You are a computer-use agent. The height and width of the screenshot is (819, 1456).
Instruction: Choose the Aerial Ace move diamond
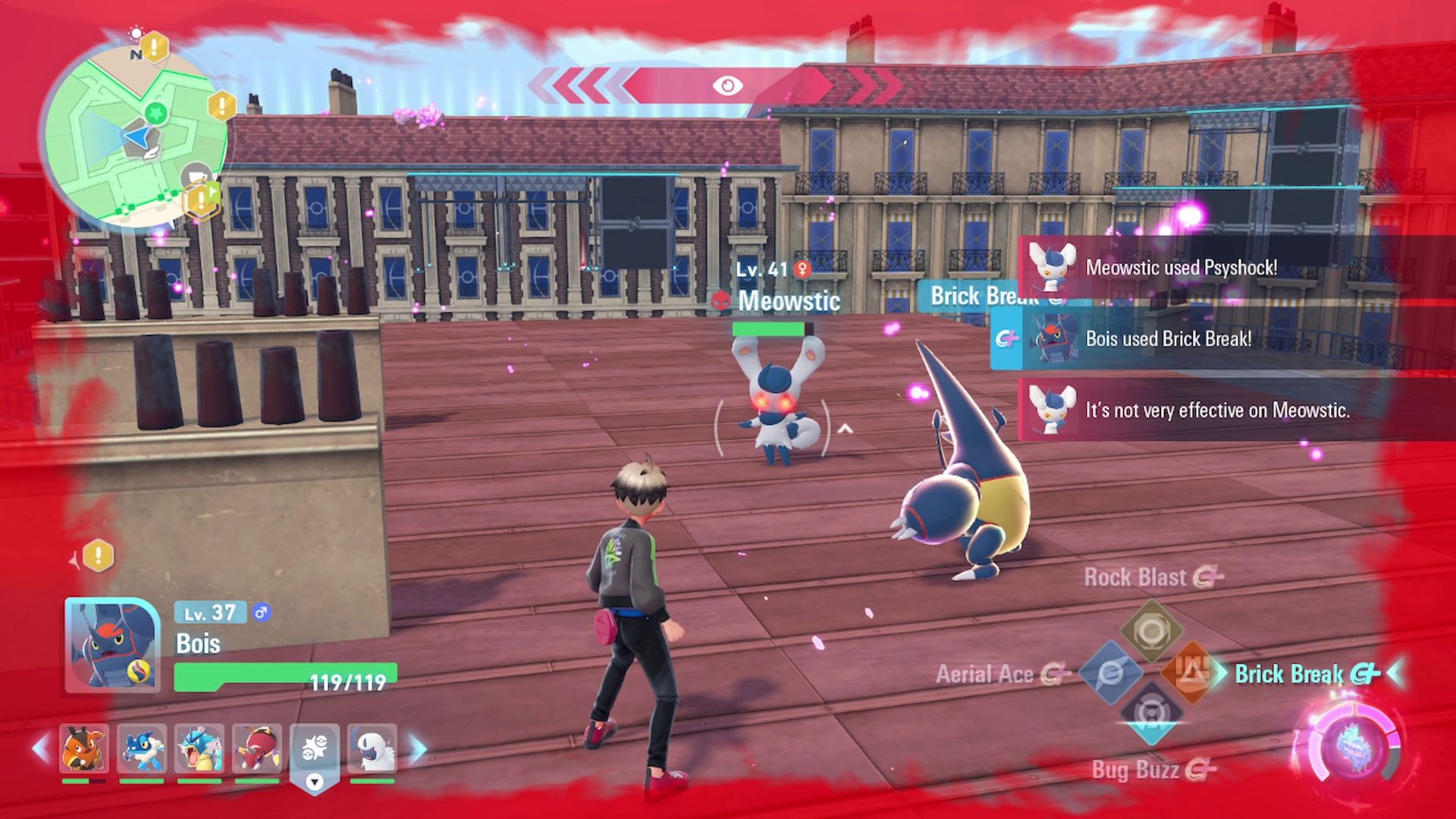click(1111, 673)
